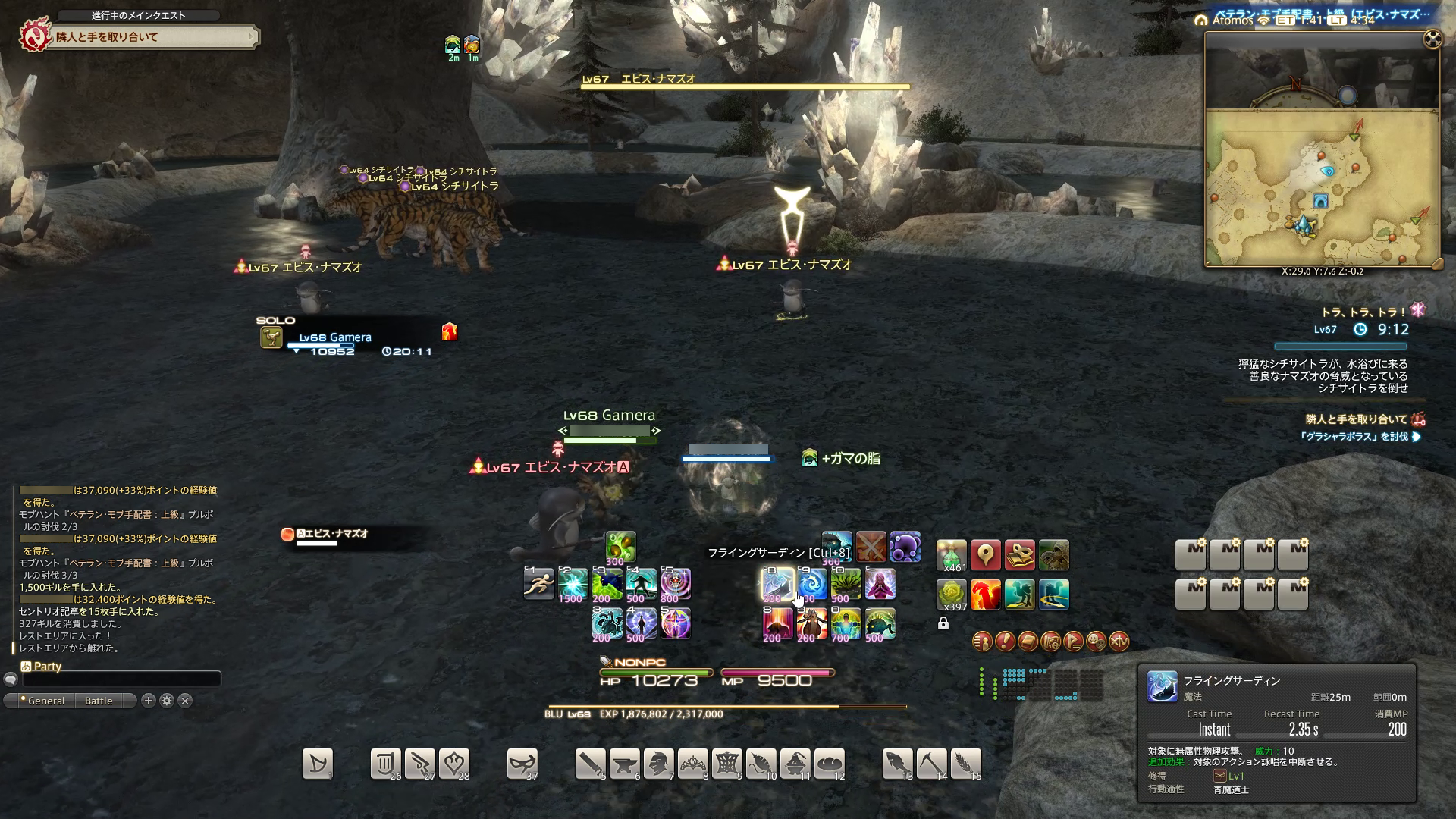The height and width of the screenshot is (819, 1456).
Task: Choose the fish fisher gear set
Action: point(898,764)
